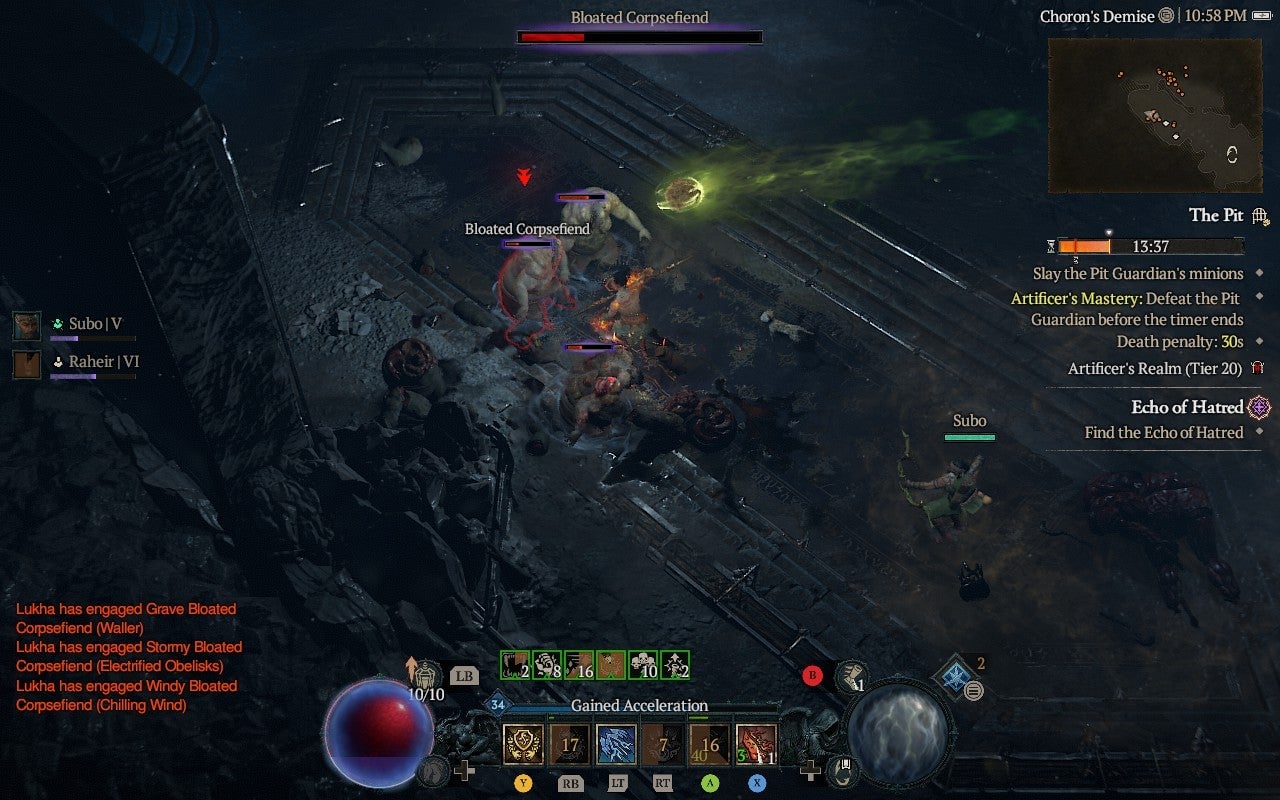Click the Artificer's Realm helmet icon
The width and height of the screenshot is (1280, 800).
click(x=1257, y=368)
